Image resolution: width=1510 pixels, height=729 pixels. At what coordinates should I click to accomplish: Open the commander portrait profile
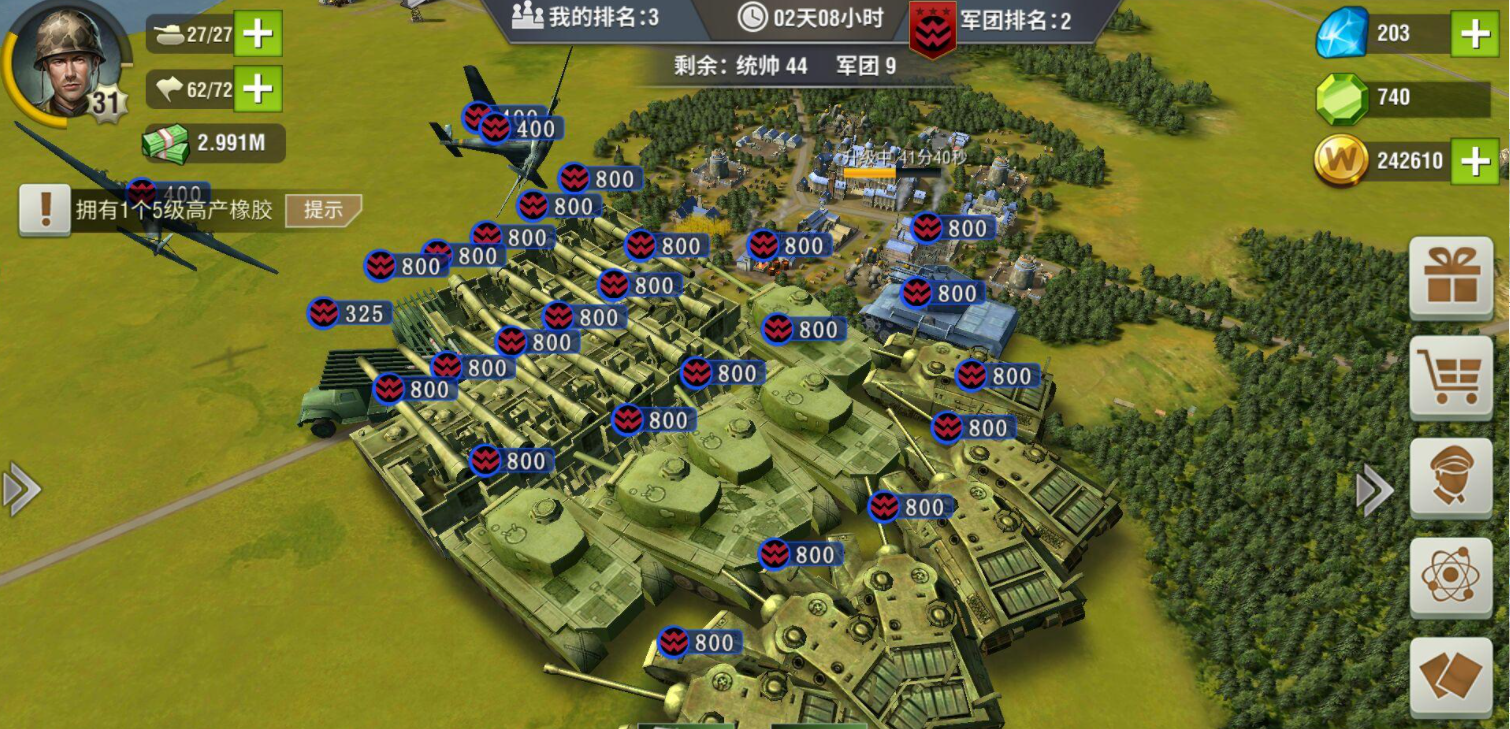click(x=68, y=60)
